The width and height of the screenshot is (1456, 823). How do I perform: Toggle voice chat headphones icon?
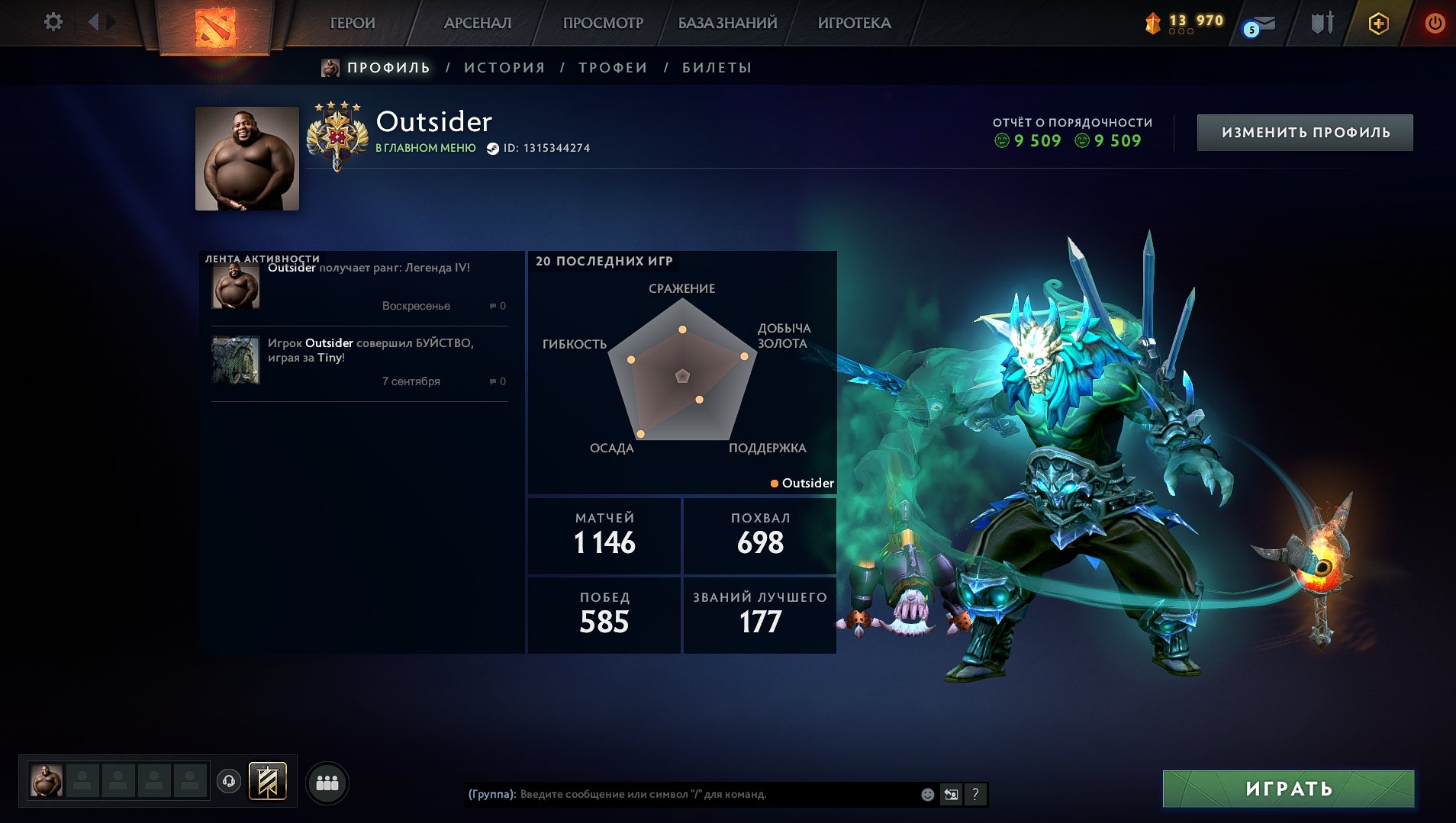pyautogui.click(x=228, y=781)
